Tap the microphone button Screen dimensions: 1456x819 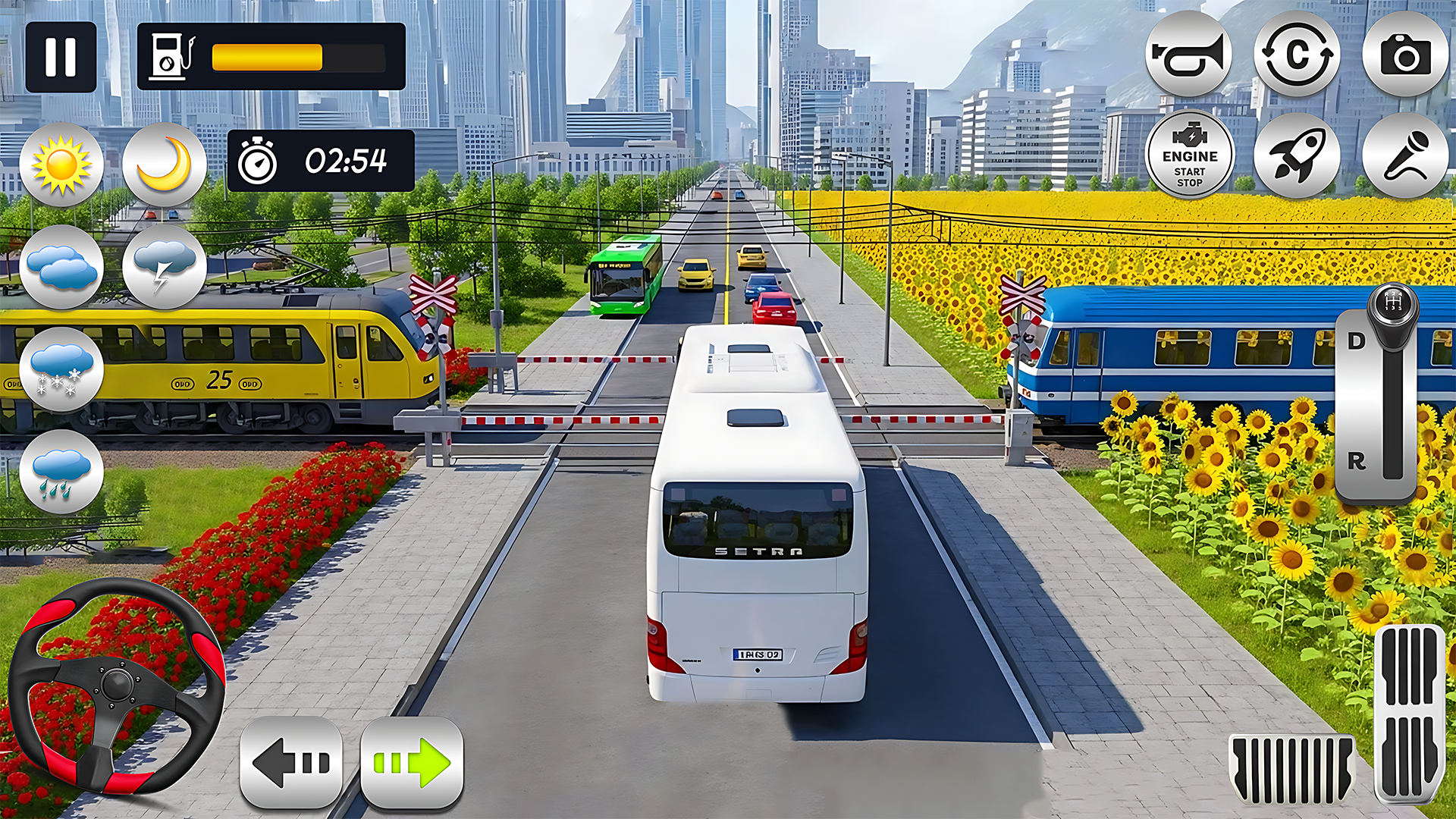coord(1405,155)
